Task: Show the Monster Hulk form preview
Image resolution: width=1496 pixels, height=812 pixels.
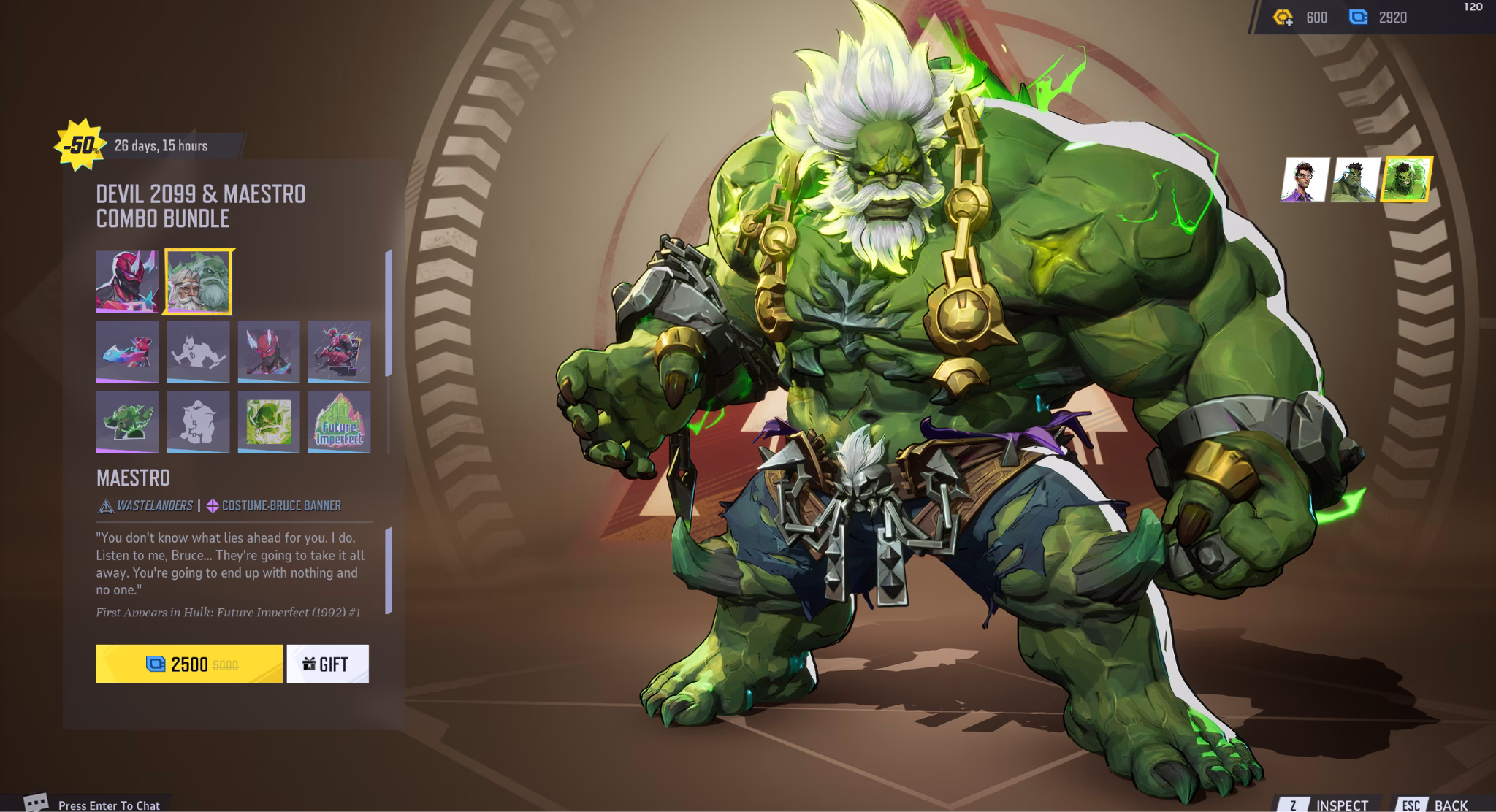Action: click(1406, 180)
